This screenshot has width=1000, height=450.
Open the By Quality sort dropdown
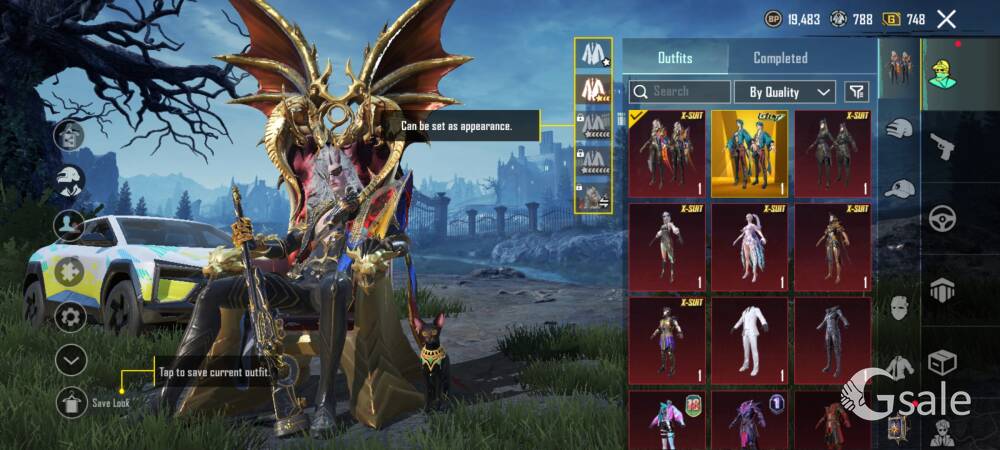click(x=785, y=92)
